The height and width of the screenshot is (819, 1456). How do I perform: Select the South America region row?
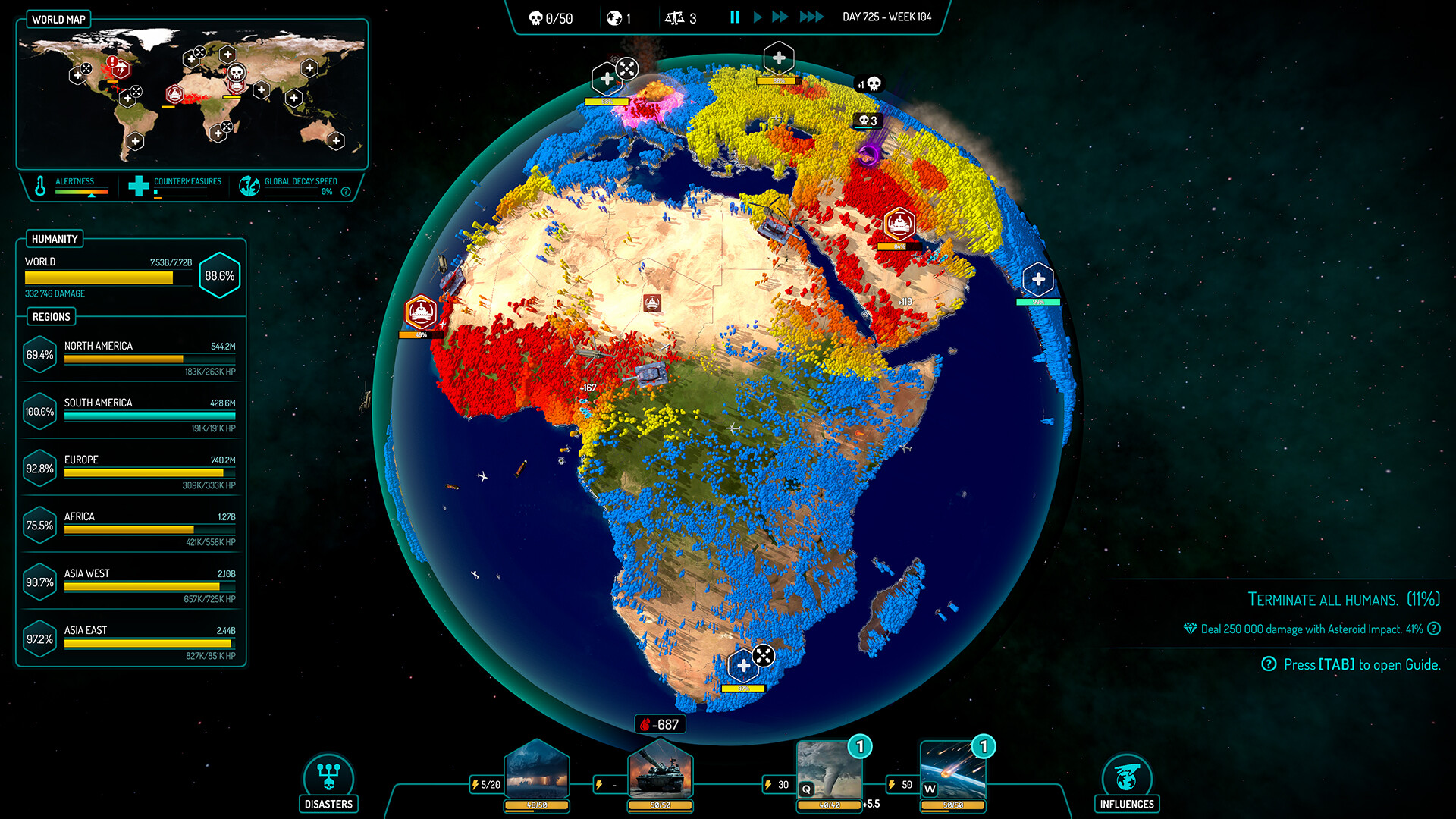[131, 412]
